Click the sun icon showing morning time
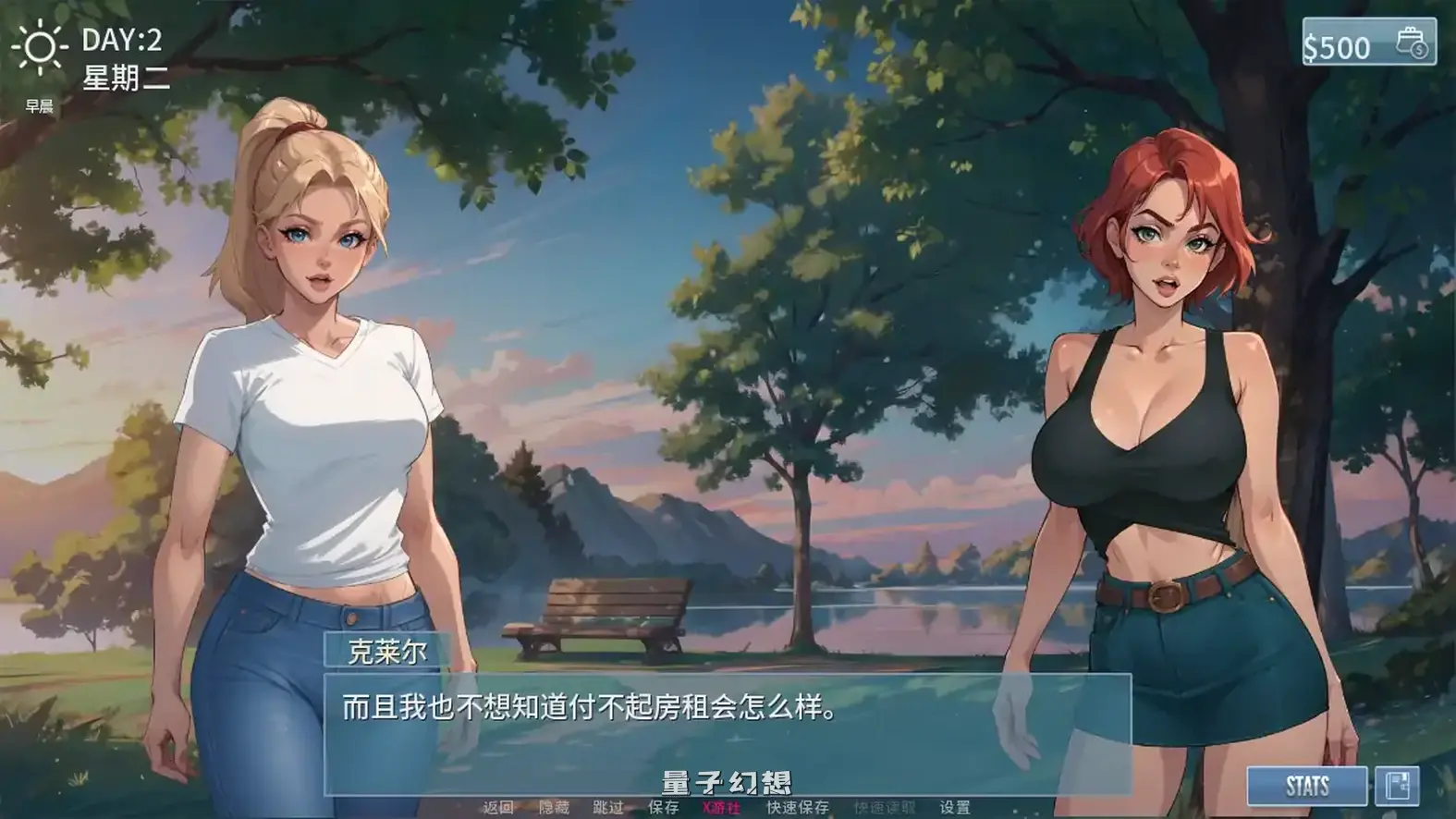Viewport: 1456px width, 819px height. coord(42,44)
